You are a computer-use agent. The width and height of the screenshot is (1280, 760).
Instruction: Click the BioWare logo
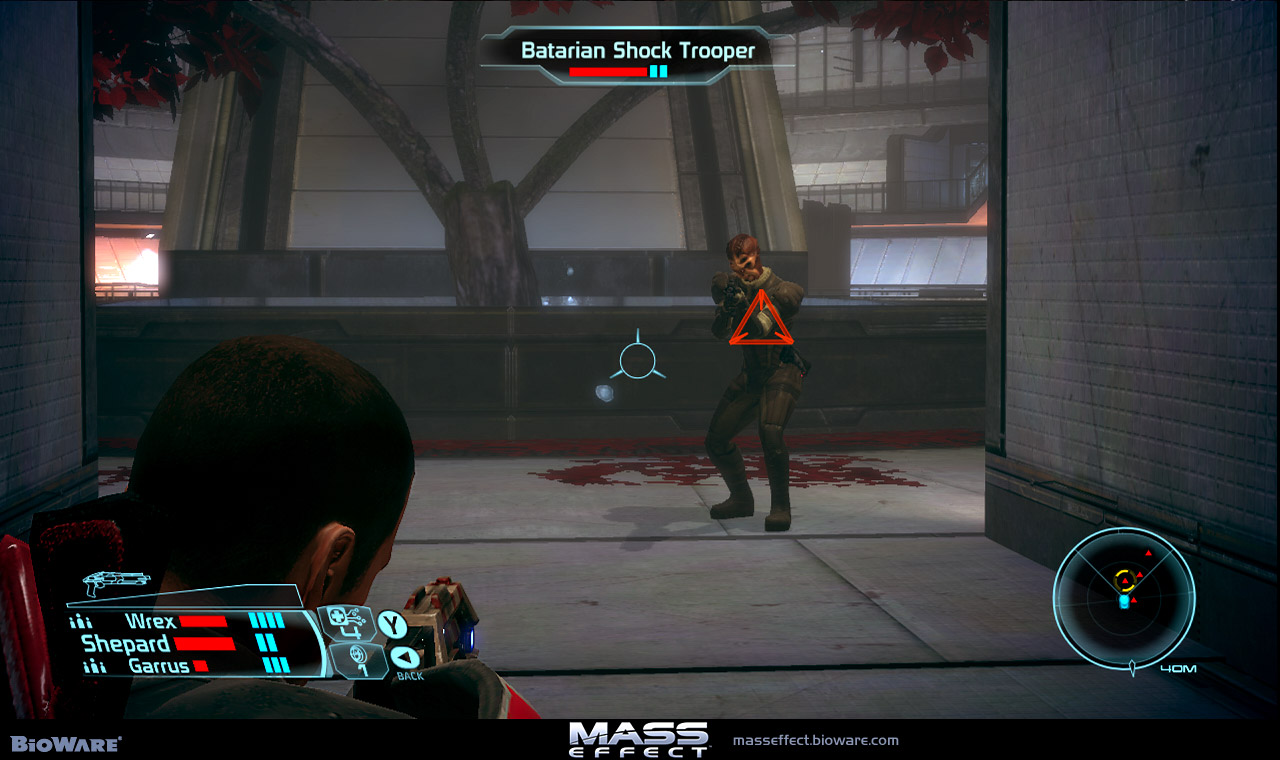66,744
